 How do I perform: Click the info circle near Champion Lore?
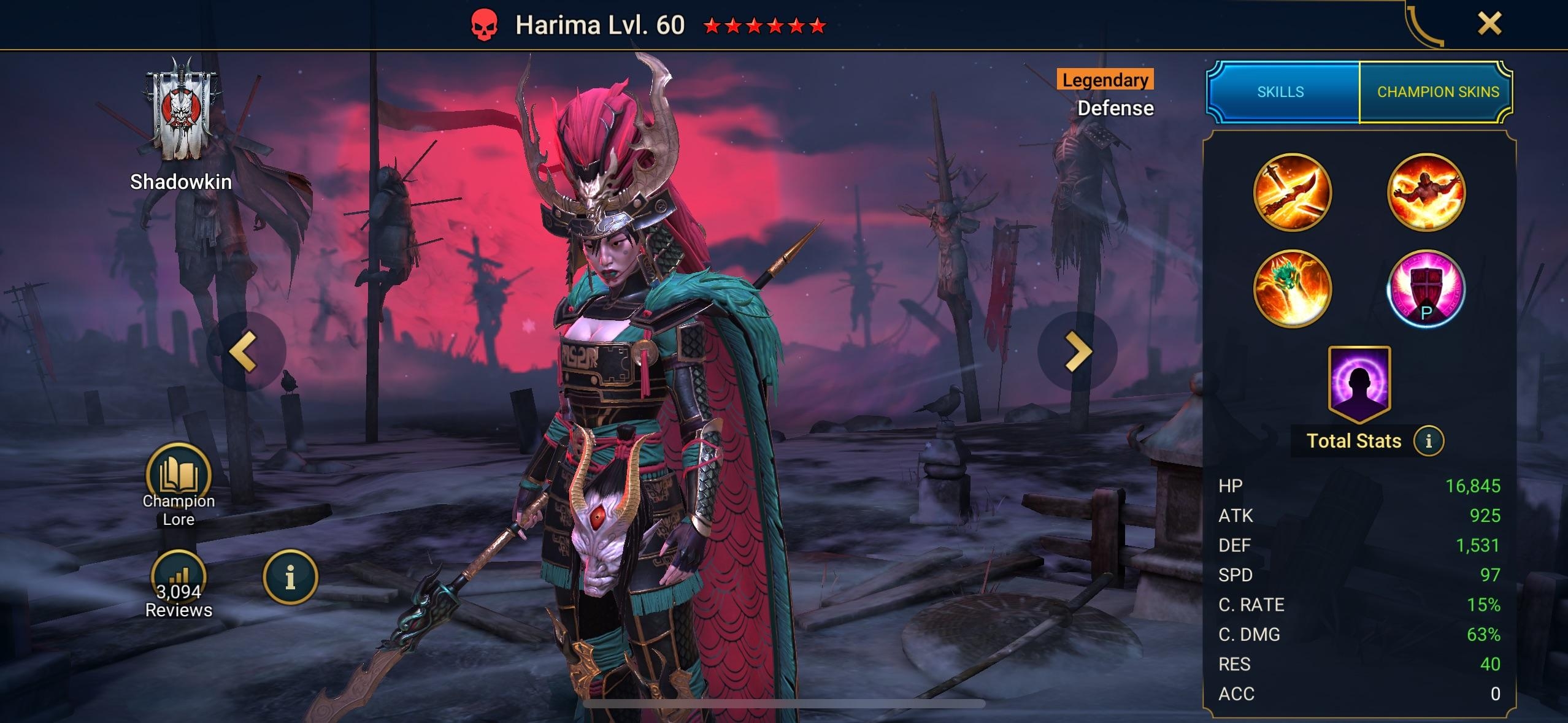tap(293, 578)
